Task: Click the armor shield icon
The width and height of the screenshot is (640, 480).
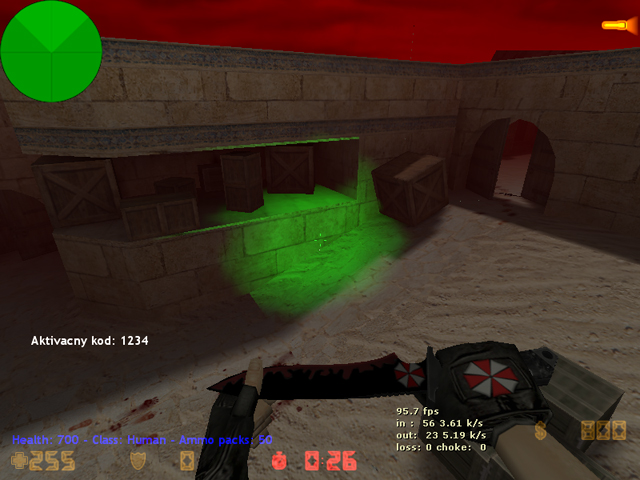Action: 140,461
